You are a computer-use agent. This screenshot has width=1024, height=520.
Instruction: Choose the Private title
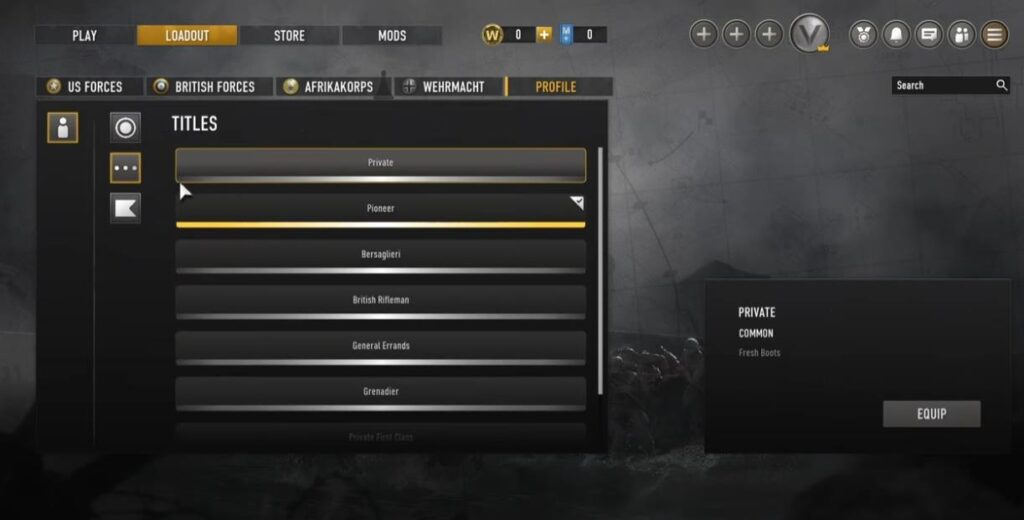tap(380, 163)
